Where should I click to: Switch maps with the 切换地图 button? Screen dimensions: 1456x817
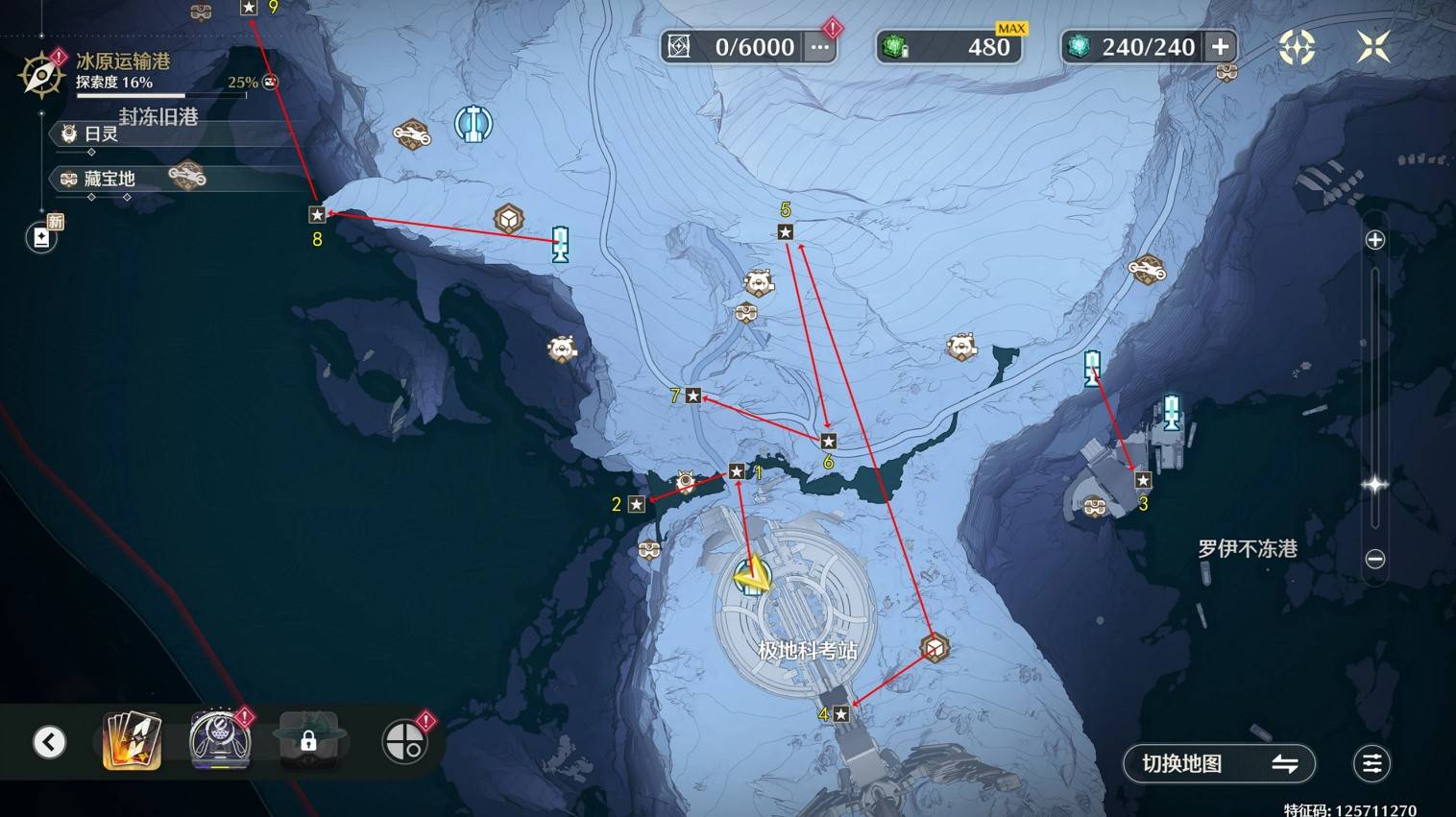click(x=1219, y=764)
